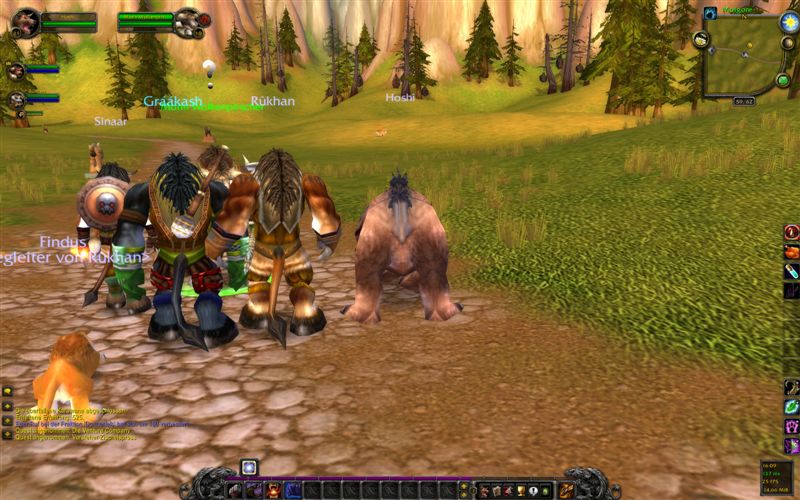The width and height of the screenshot is (800, 500).
Task: Click the green gem button on minimap
Action: (x=782, y=79)
